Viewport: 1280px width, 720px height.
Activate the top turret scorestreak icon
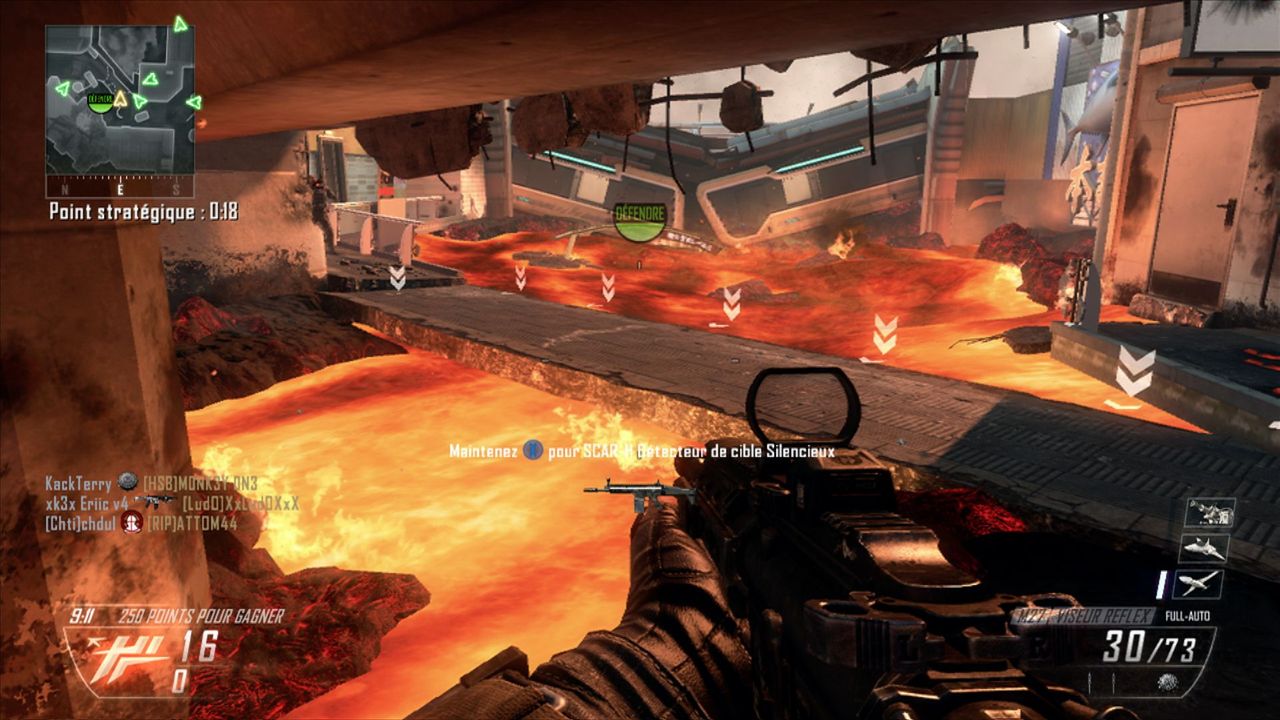pyautogui.click(x=1209, y=512)
